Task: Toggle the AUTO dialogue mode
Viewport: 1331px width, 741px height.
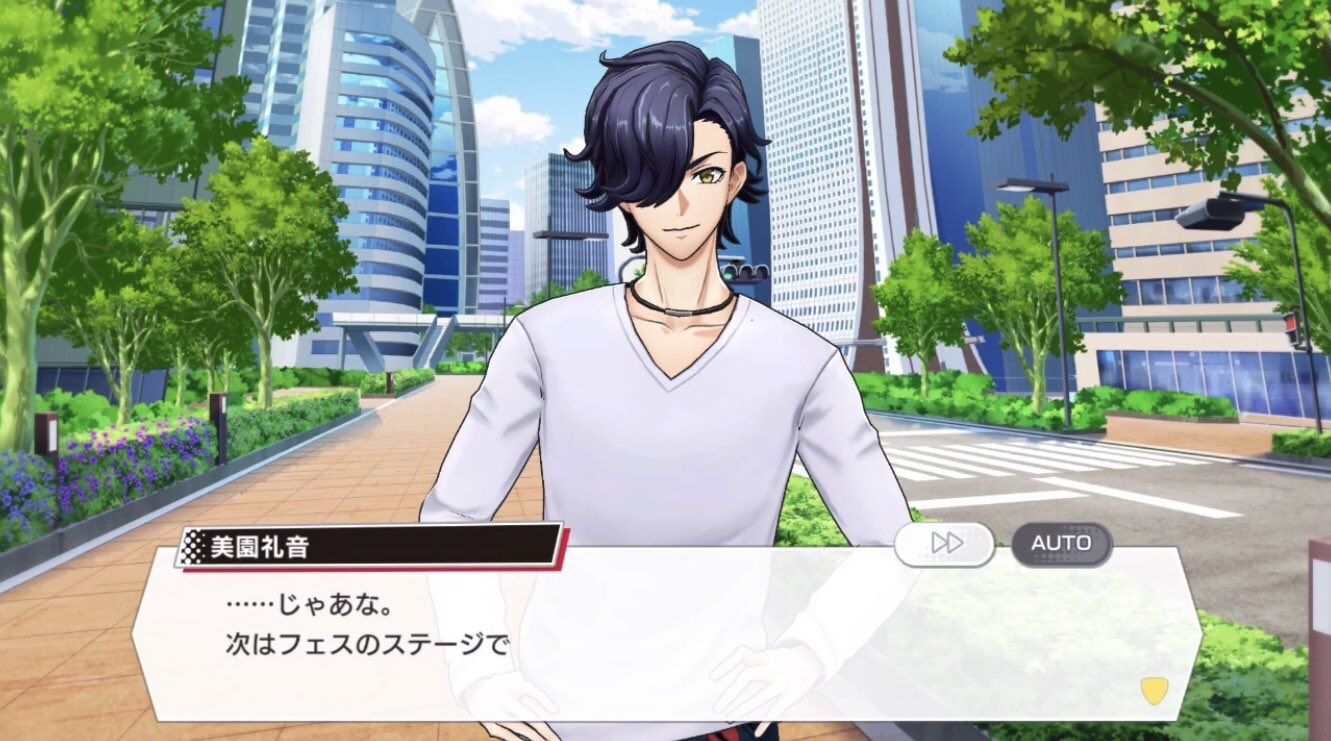Action: [1061, 544]
